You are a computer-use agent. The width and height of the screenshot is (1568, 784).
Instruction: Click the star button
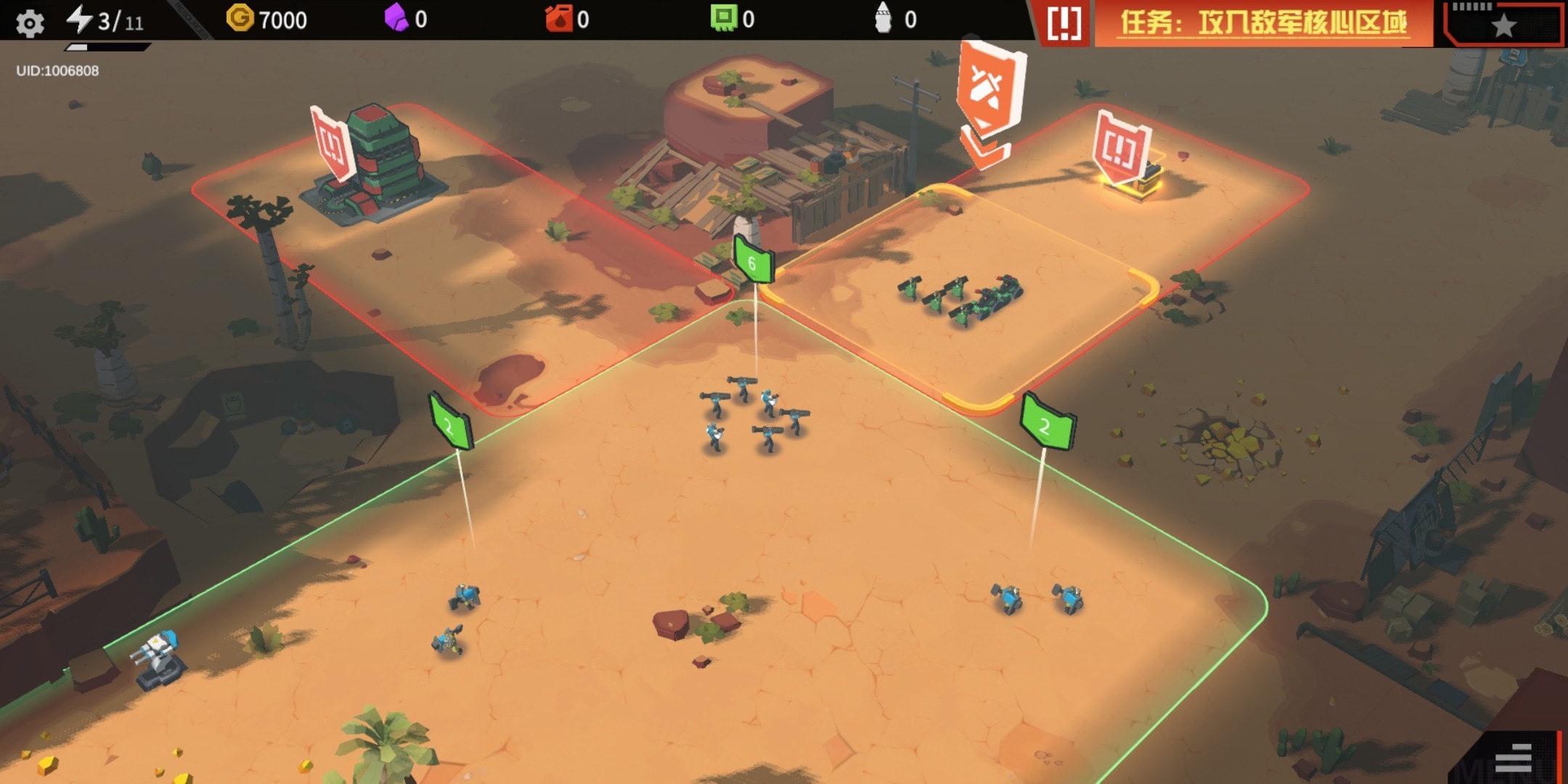pos(1503,25)
